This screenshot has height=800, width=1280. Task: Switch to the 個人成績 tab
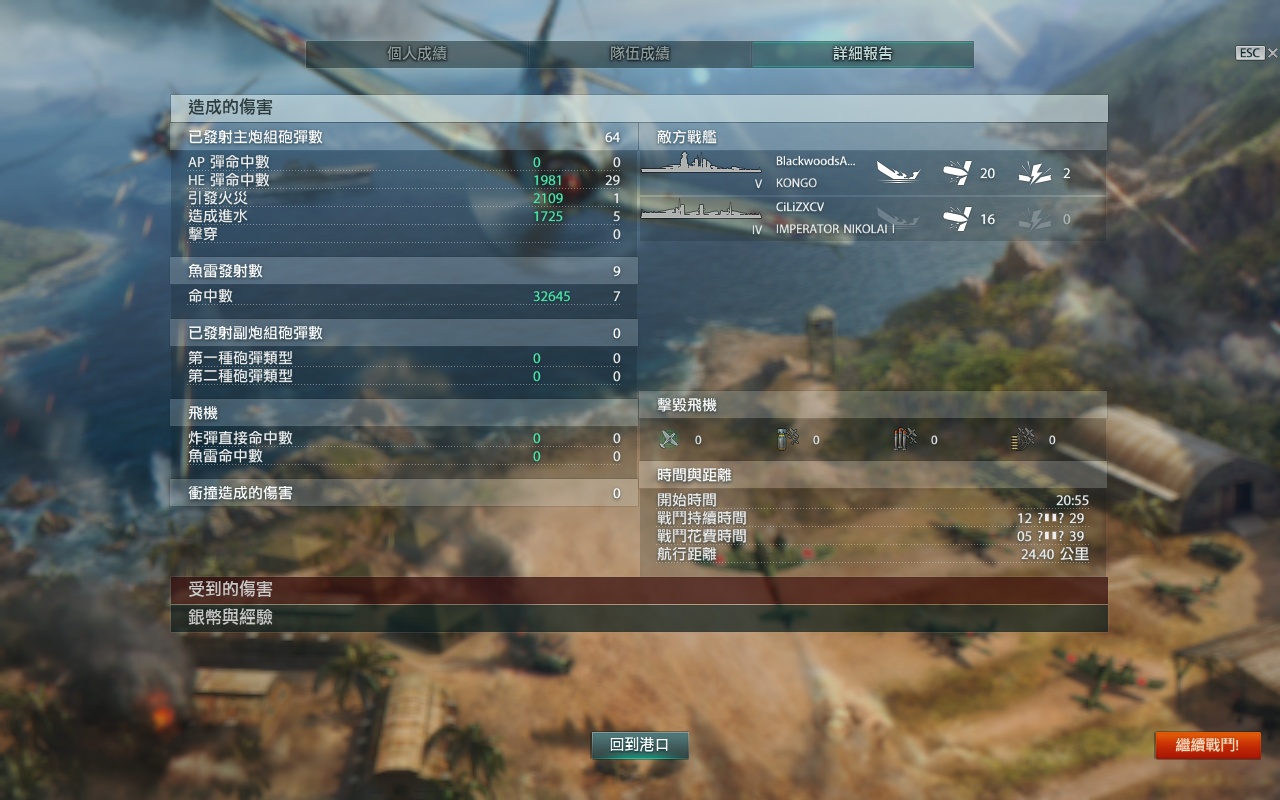tap(417, 54)
